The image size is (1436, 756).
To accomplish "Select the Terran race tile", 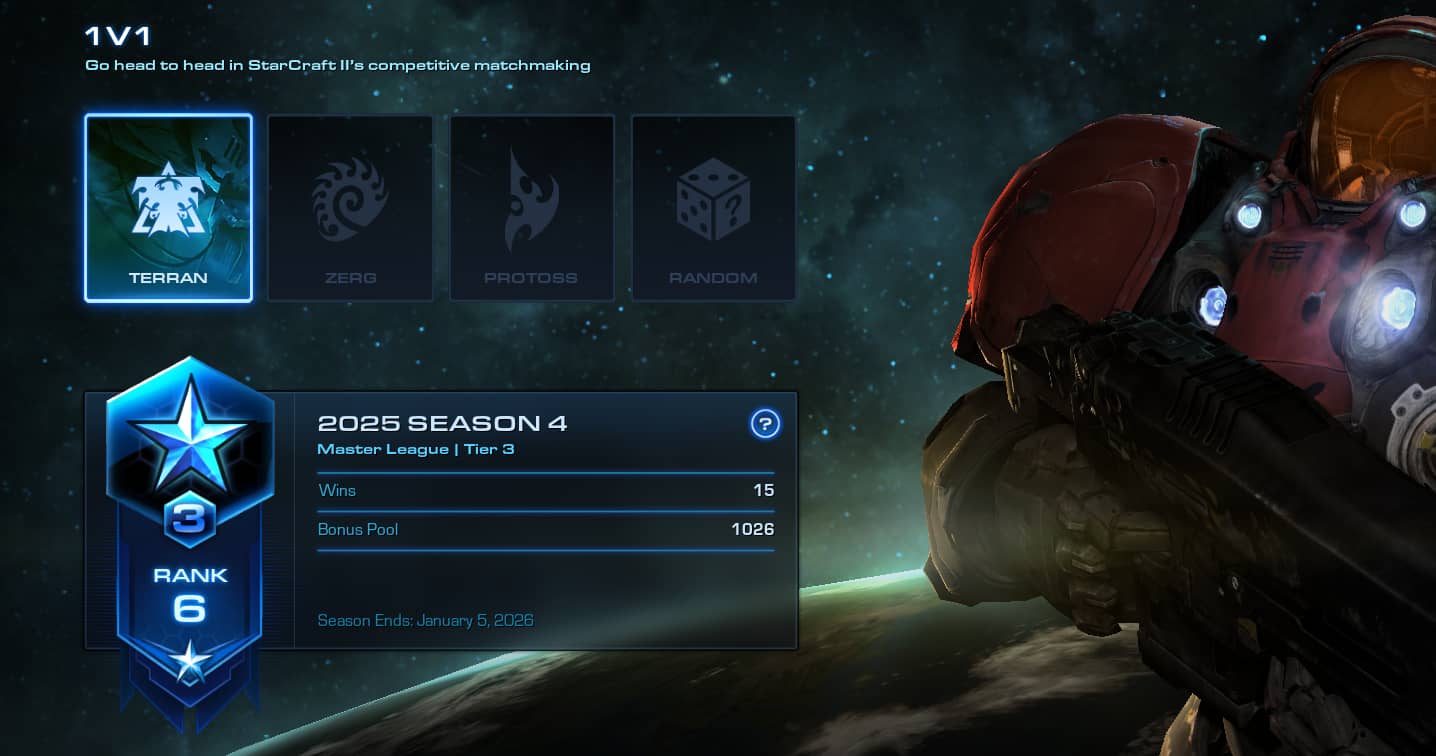I will pos(168,208).
